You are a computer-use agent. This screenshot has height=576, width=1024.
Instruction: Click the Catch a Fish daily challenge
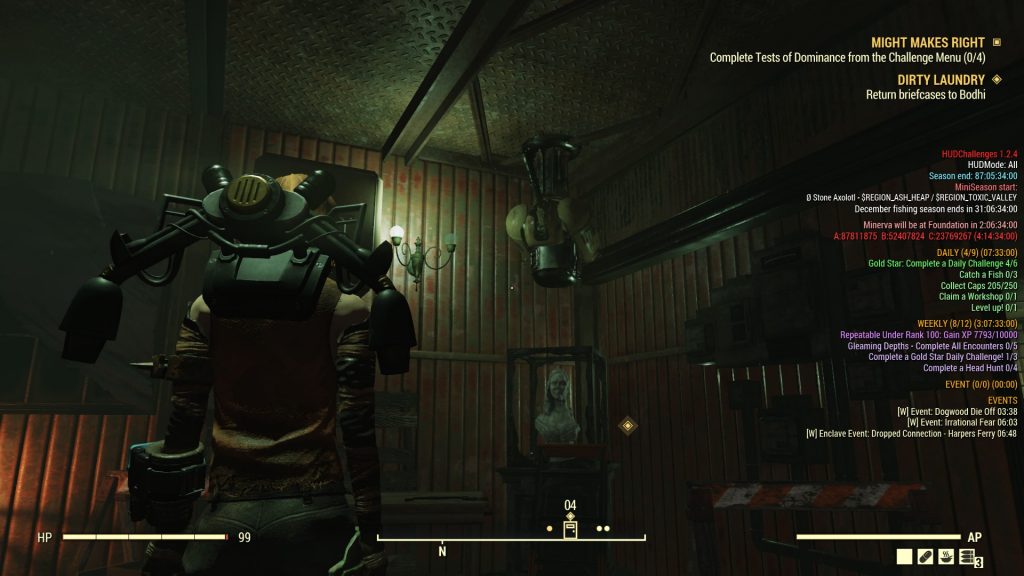tap(987, 274)
